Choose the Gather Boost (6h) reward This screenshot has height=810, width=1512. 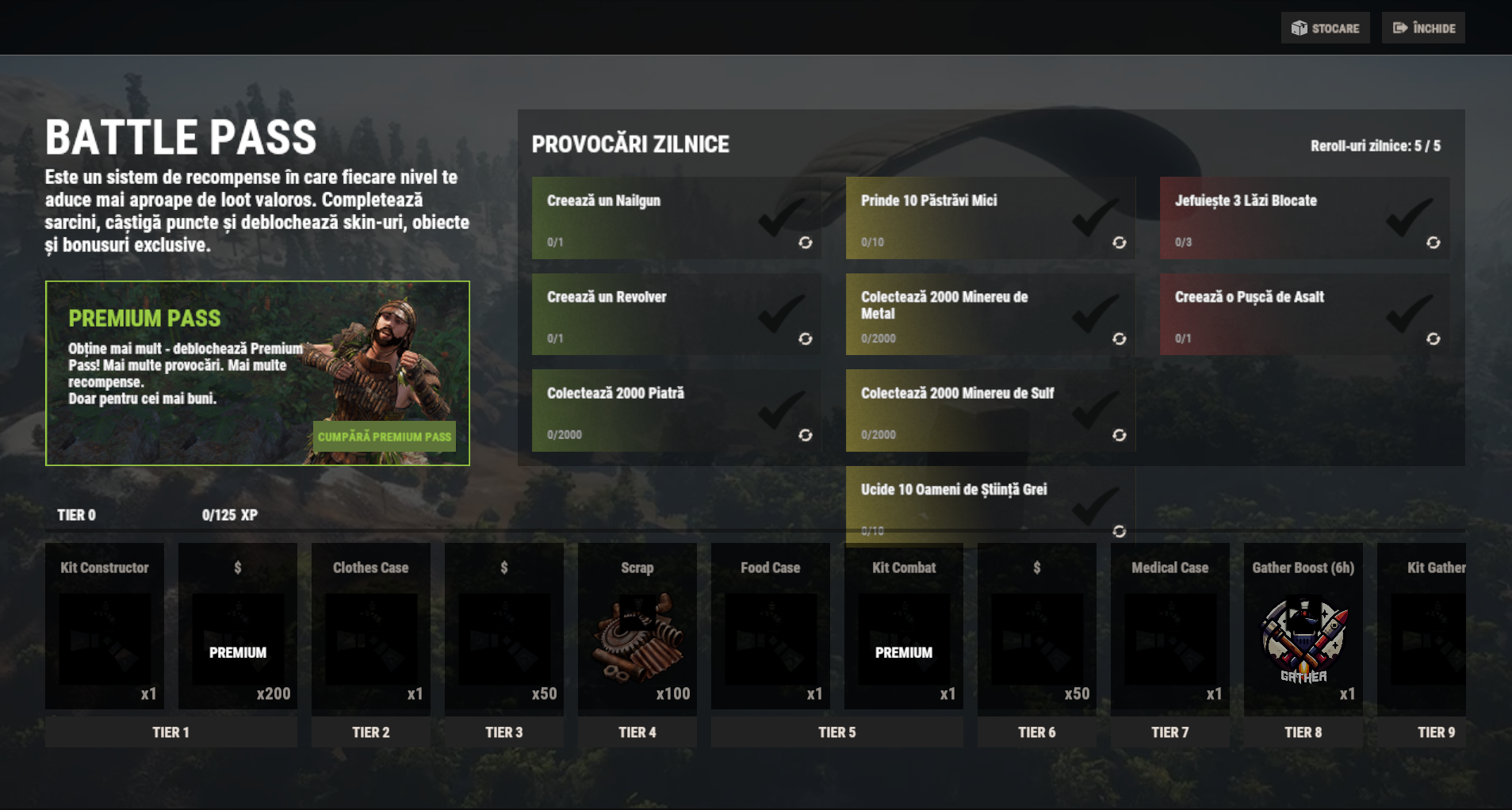coord(1303,629)
